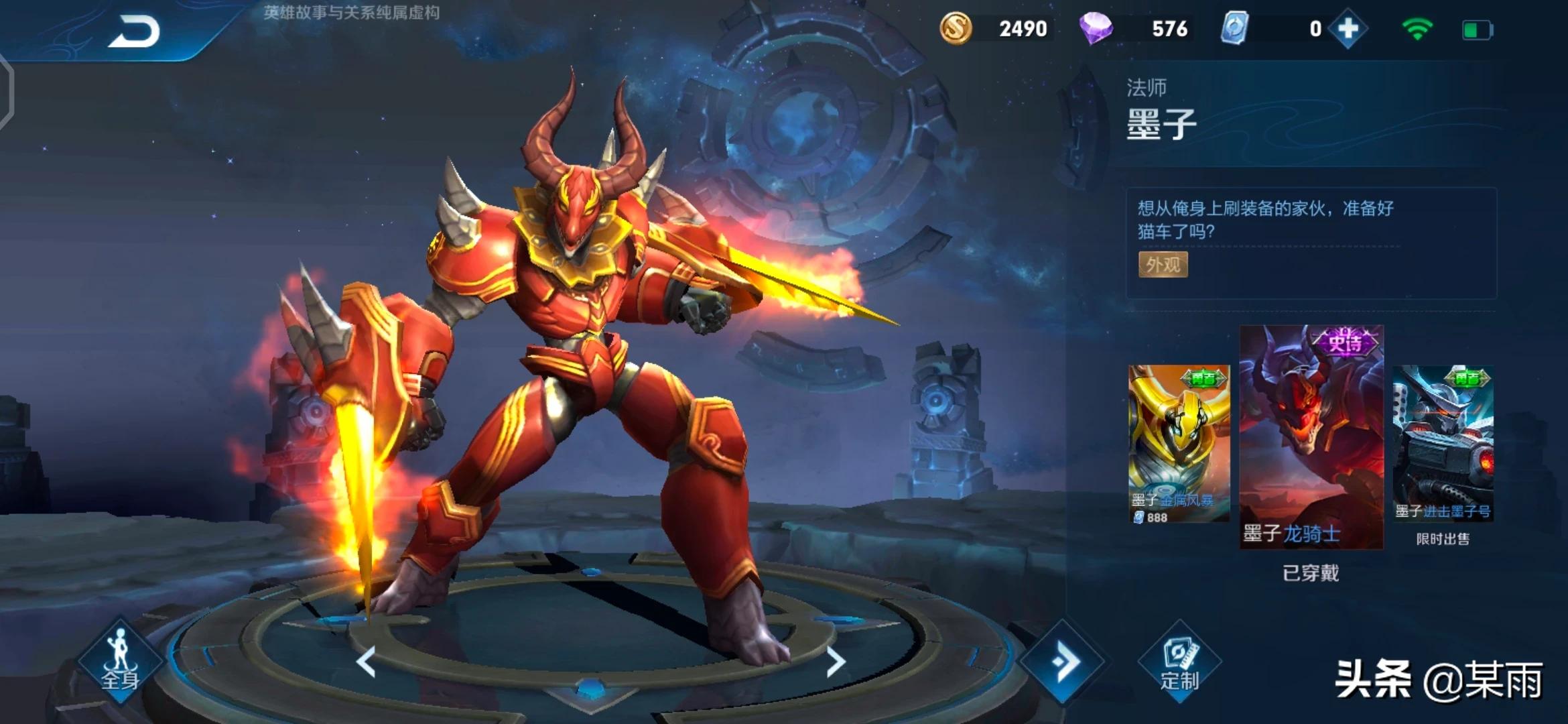Choose the 龙骑士 epic skin card
1568x724 pixels.
1311,436
